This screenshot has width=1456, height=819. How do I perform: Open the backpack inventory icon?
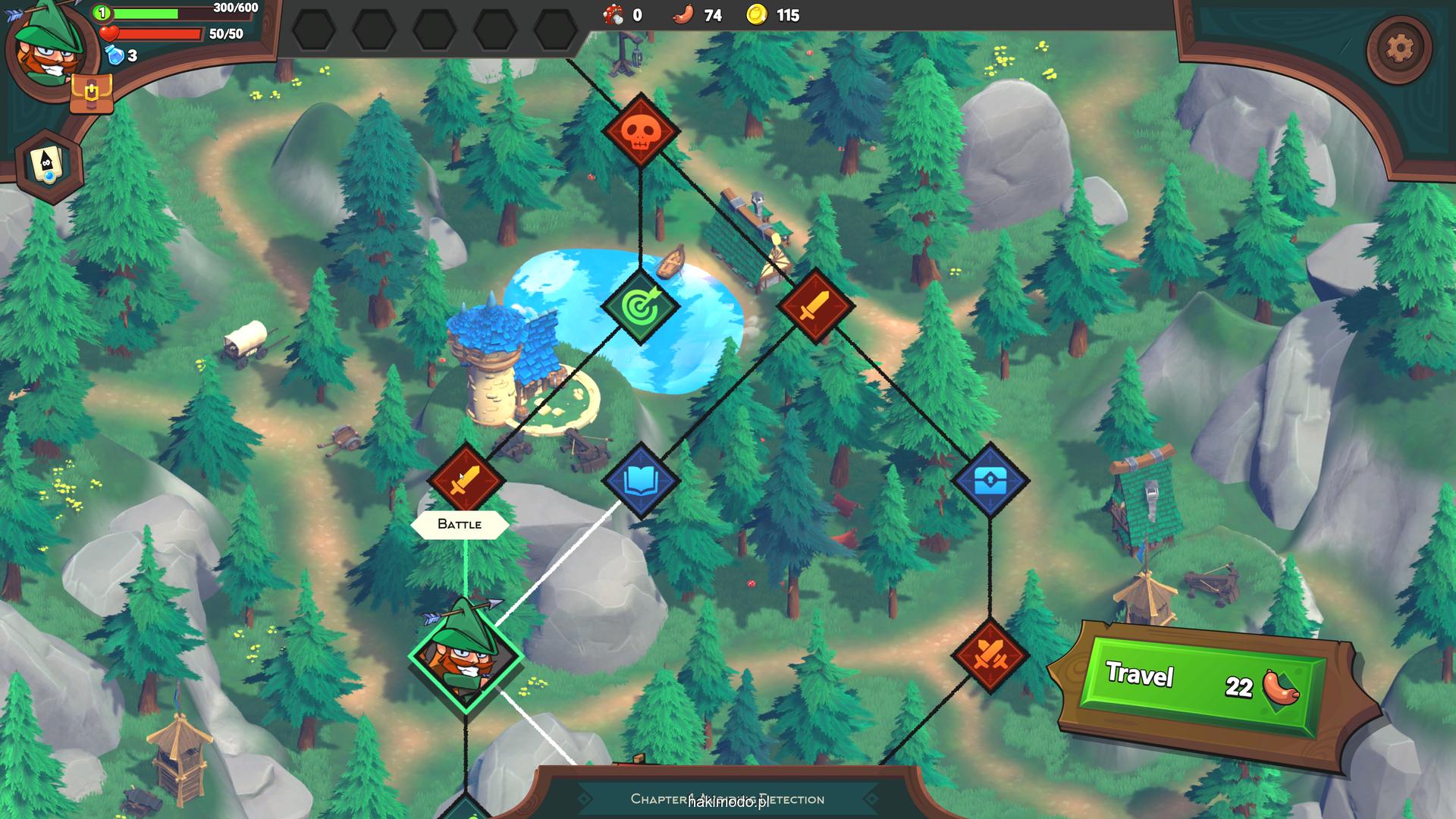click(x=91, y=94)
